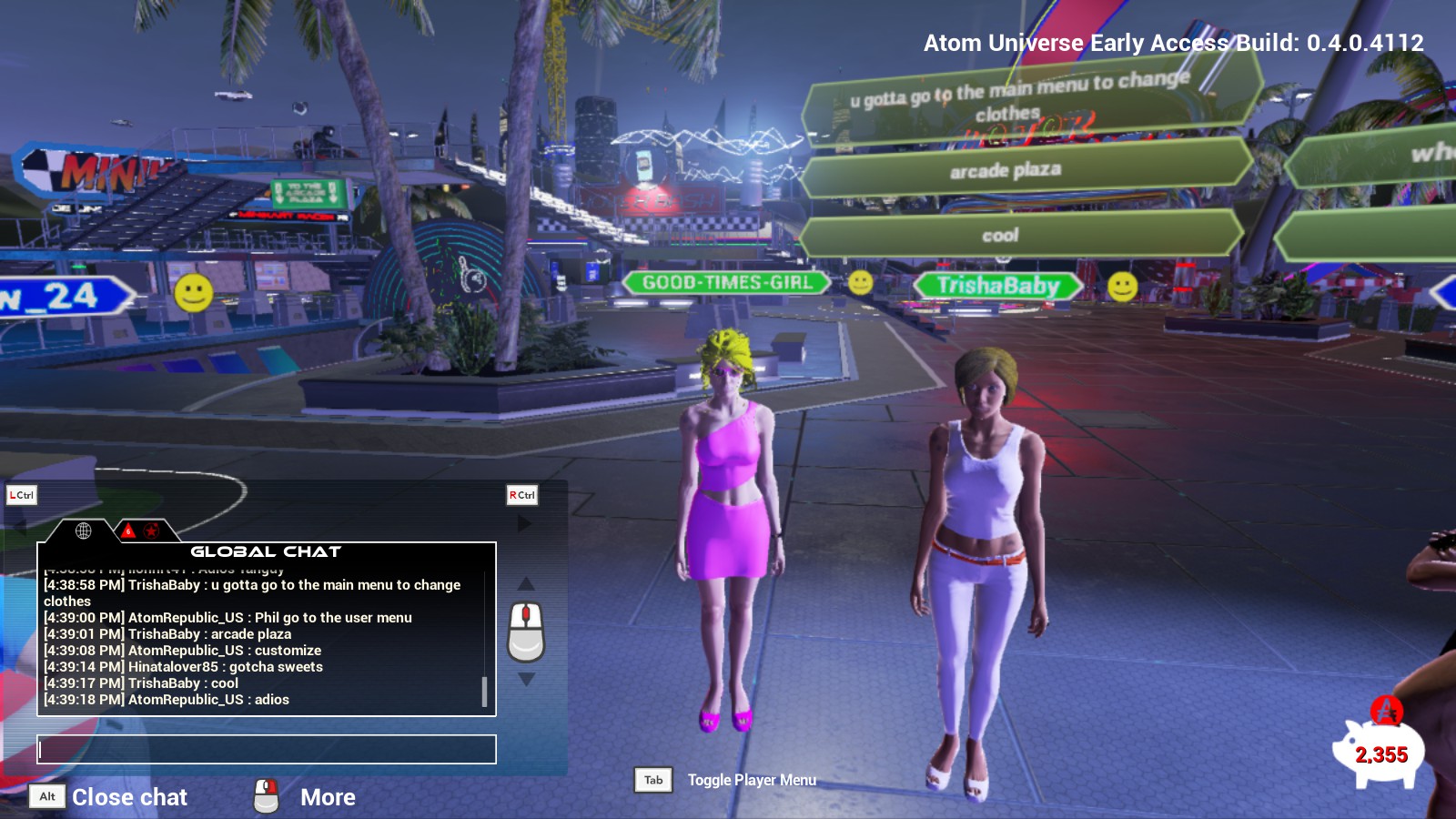Select the GOOD-TIMES-GIRL player name tag
This screenshot has height=819, width=1456.
(726, 283)
